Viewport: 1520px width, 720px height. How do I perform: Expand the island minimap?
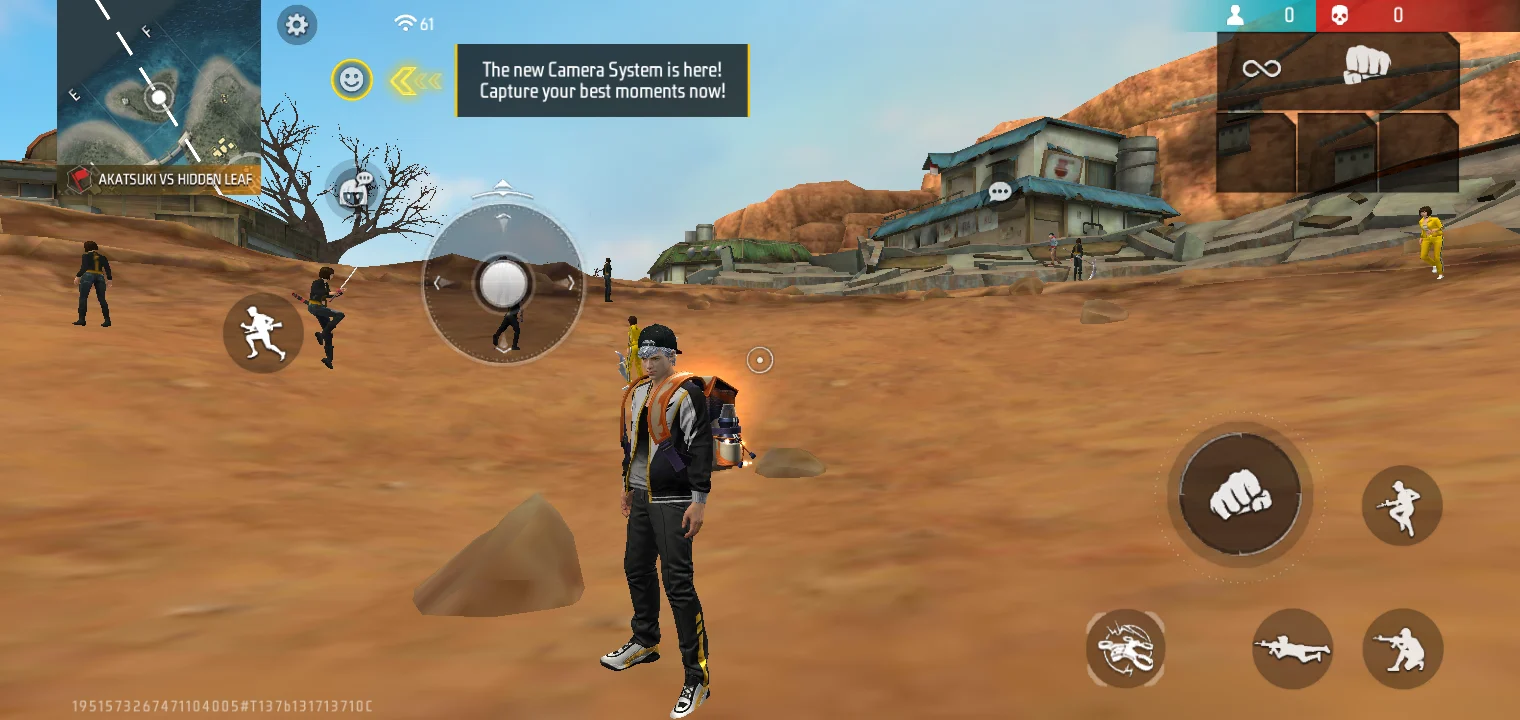(158, 85)
